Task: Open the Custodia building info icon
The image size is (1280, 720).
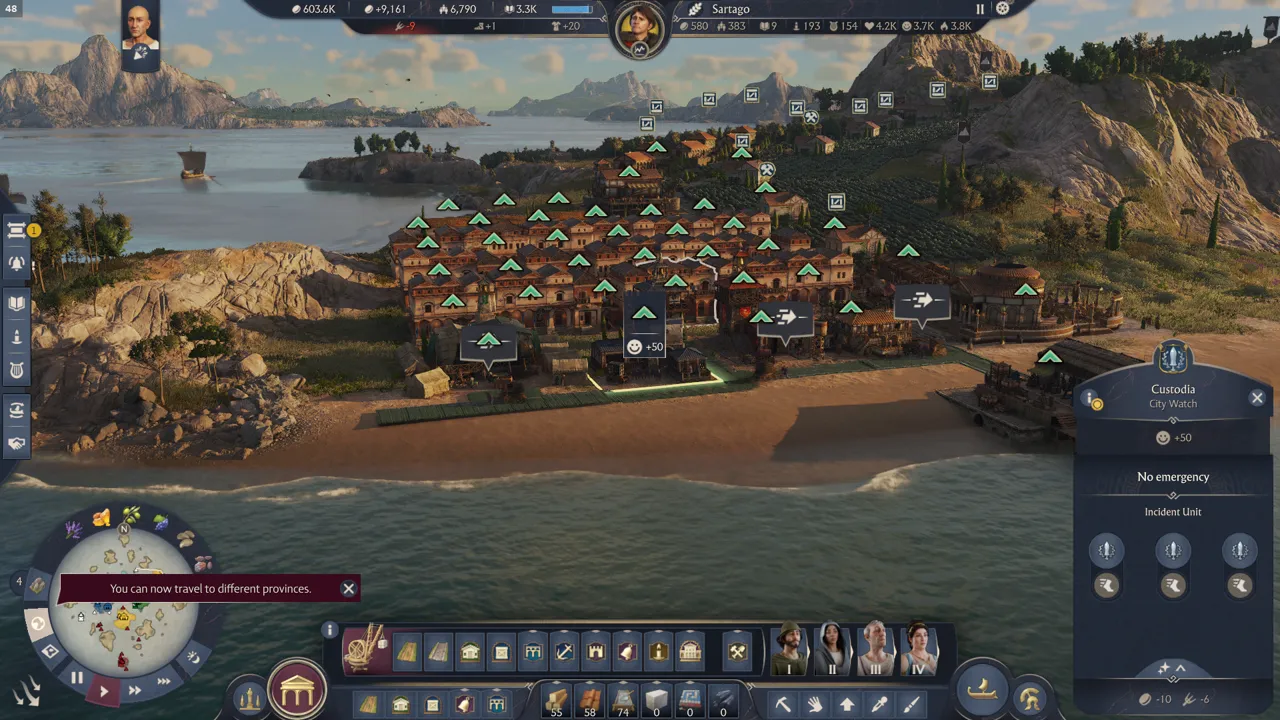Action: point(1092,400)
